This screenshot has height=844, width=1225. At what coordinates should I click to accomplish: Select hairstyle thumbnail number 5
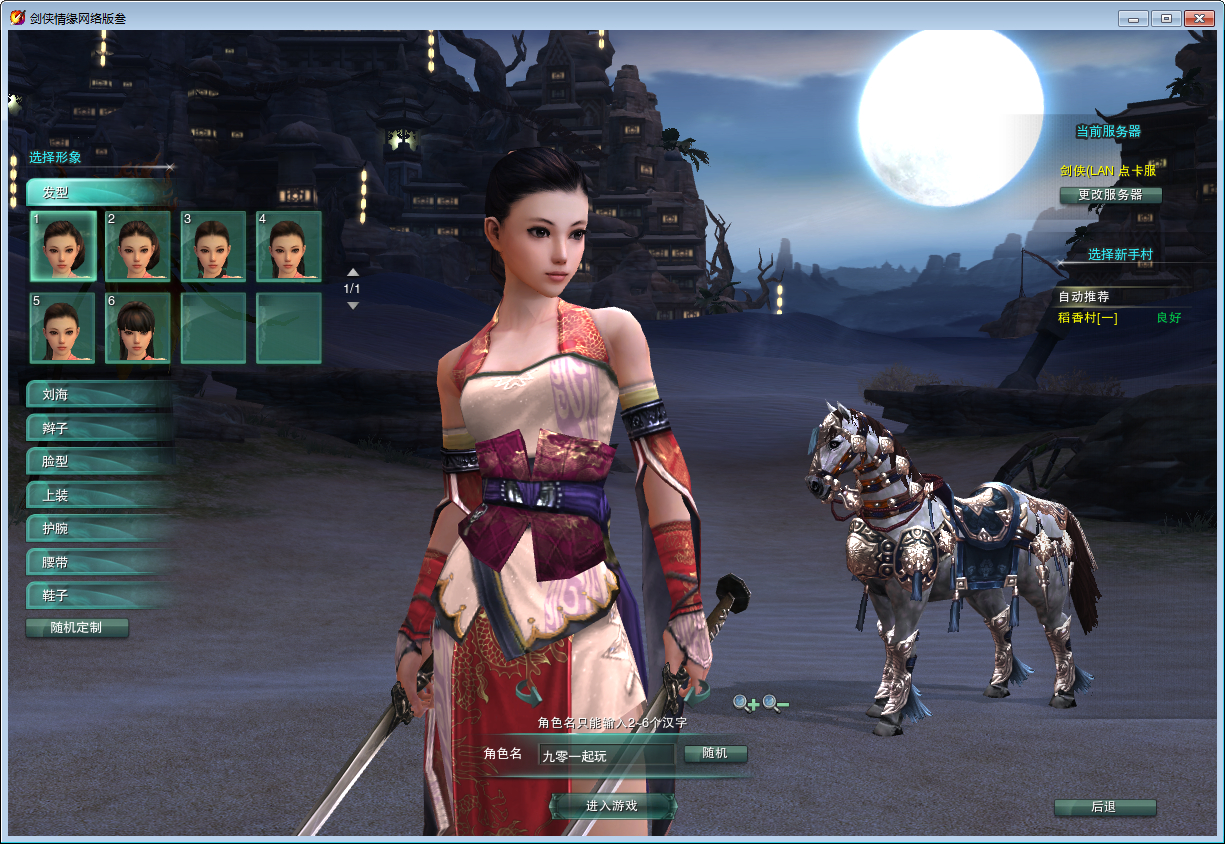click(x=63, y=328)
